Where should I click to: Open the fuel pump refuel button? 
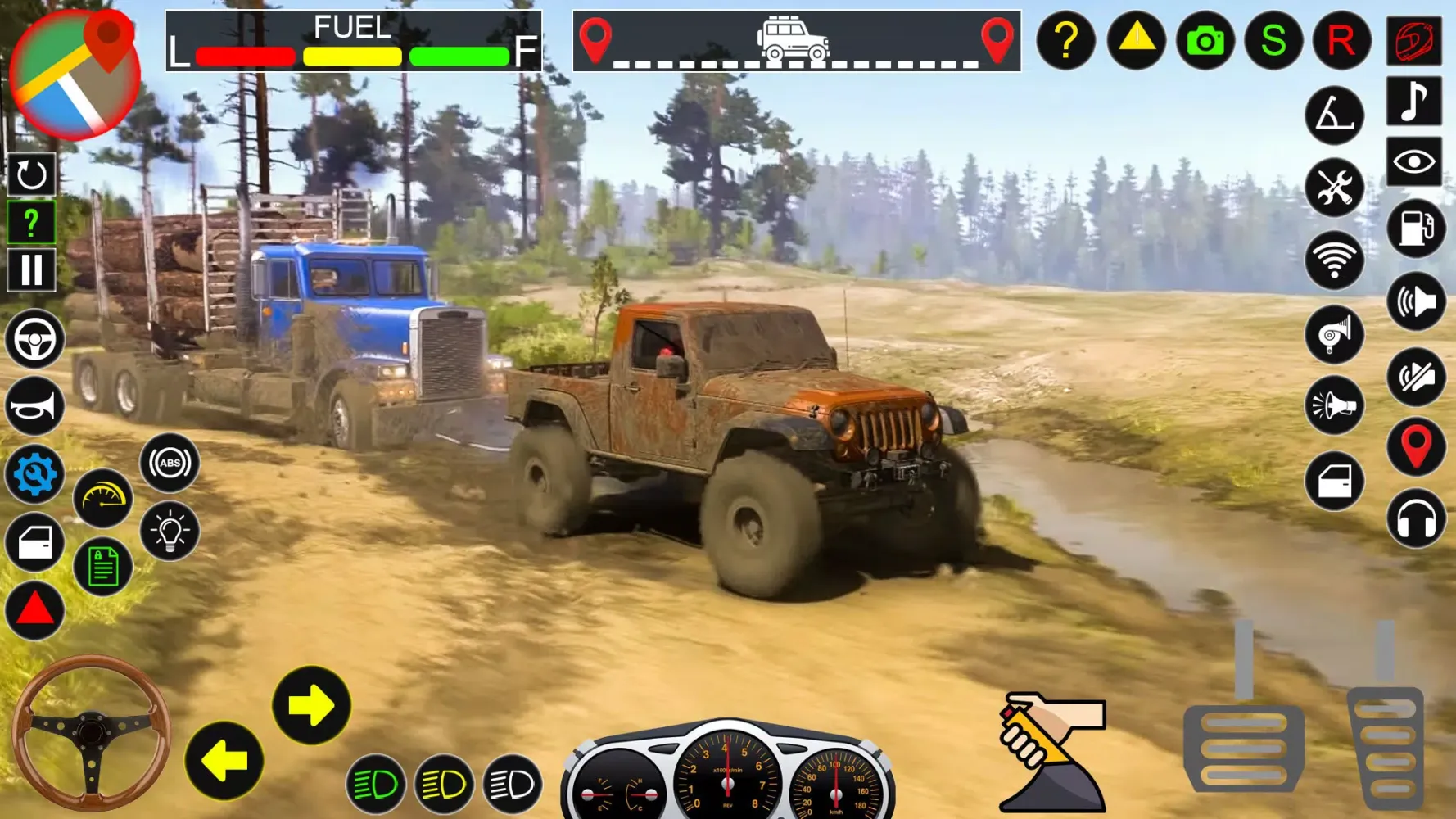pyautogui.click(x=1416, y=229)
